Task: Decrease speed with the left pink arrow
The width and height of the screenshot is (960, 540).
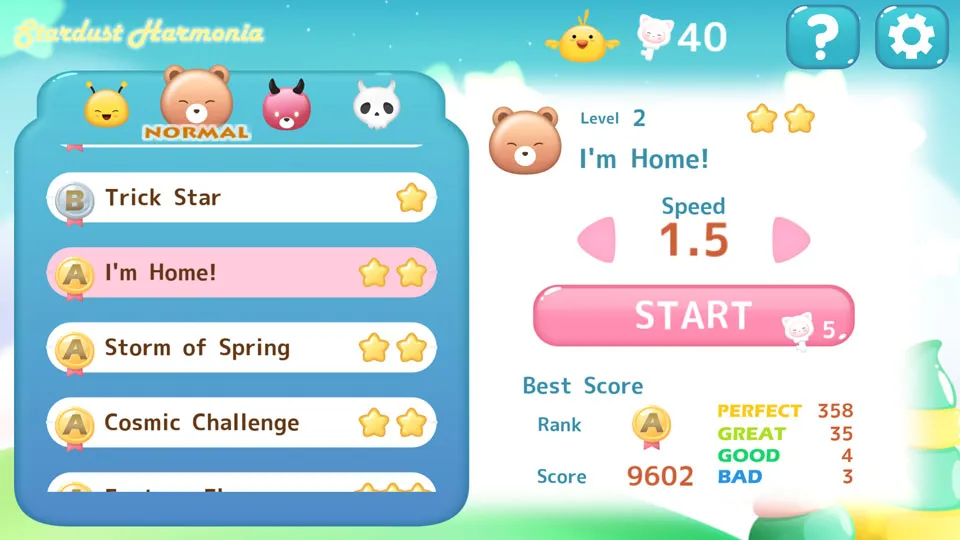Action: pyautogui.click(x=598, y=240)
